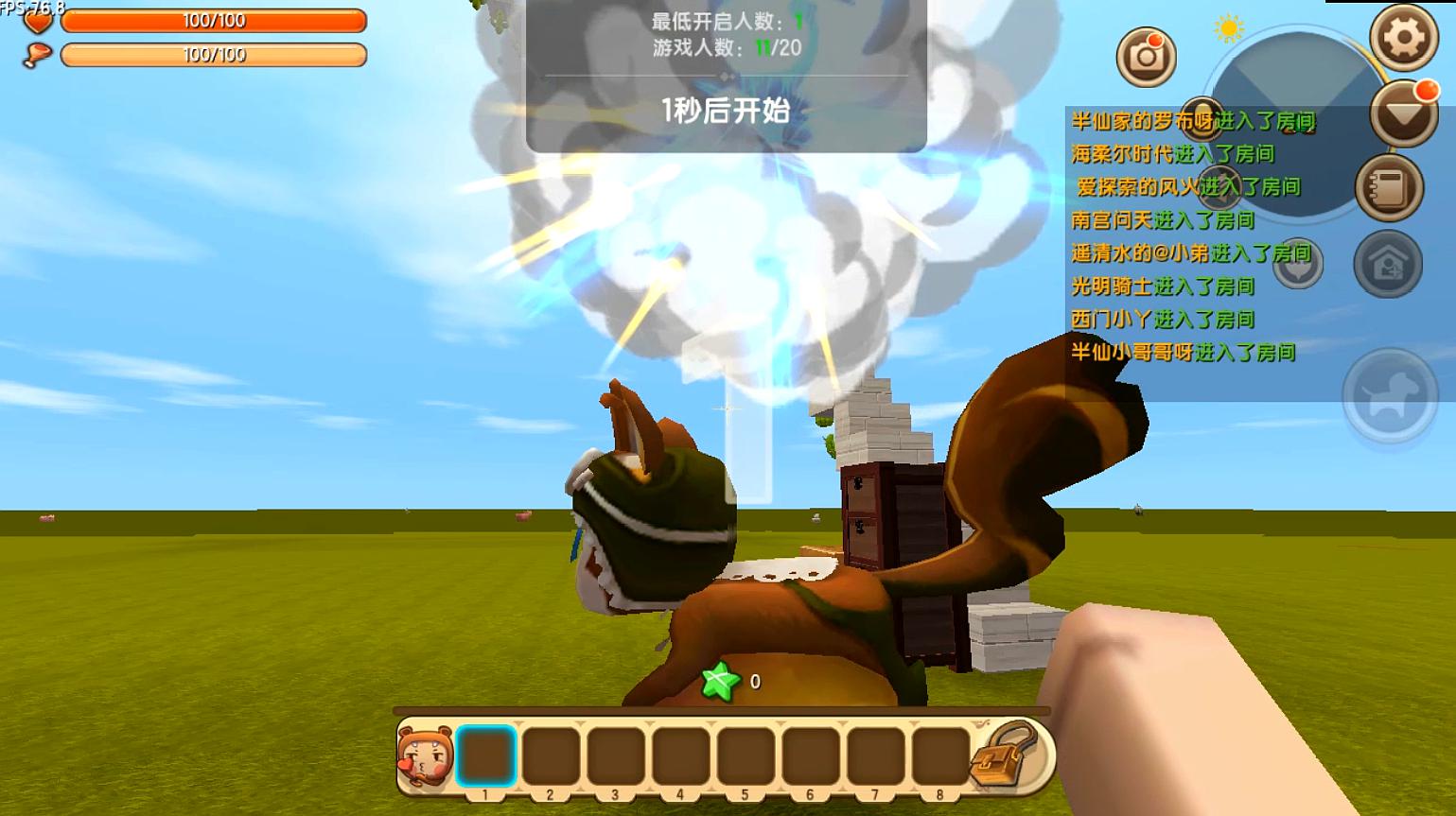Image resolution: width=1456 pixels, height=816 pixels.
Task: Open the gear settings menu
Action: pos(1404,37)
